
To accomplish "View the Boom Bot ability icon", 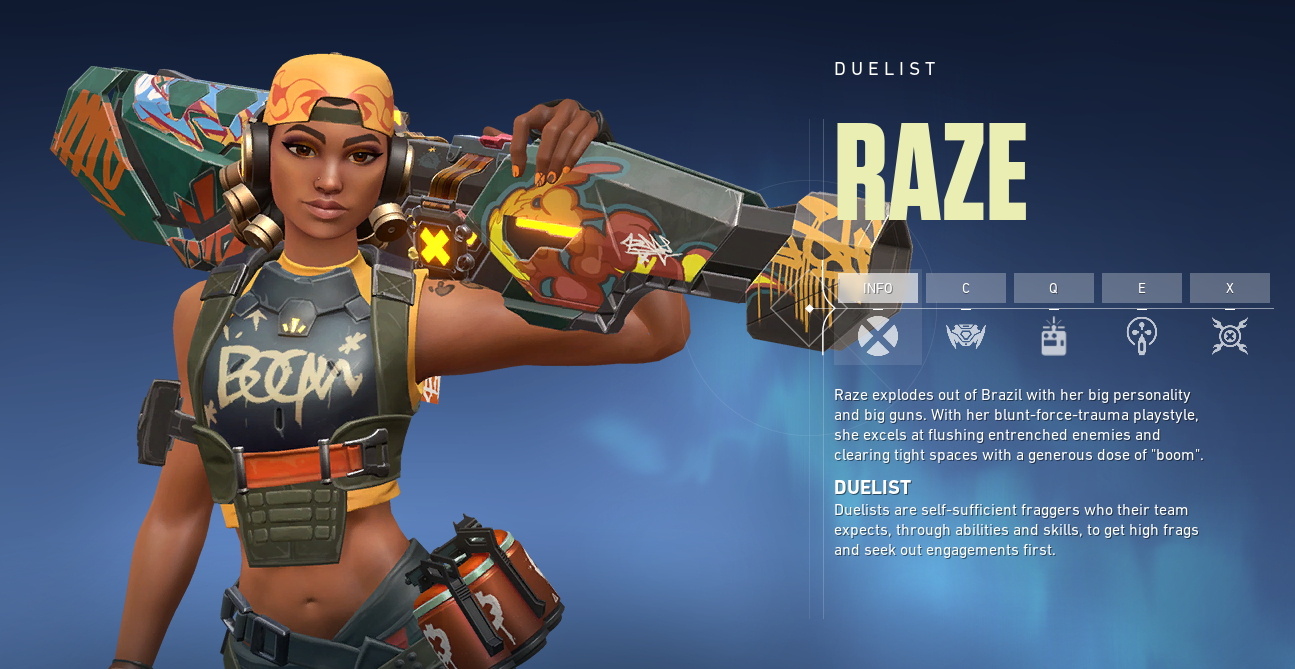I will [x=965, y=336].
